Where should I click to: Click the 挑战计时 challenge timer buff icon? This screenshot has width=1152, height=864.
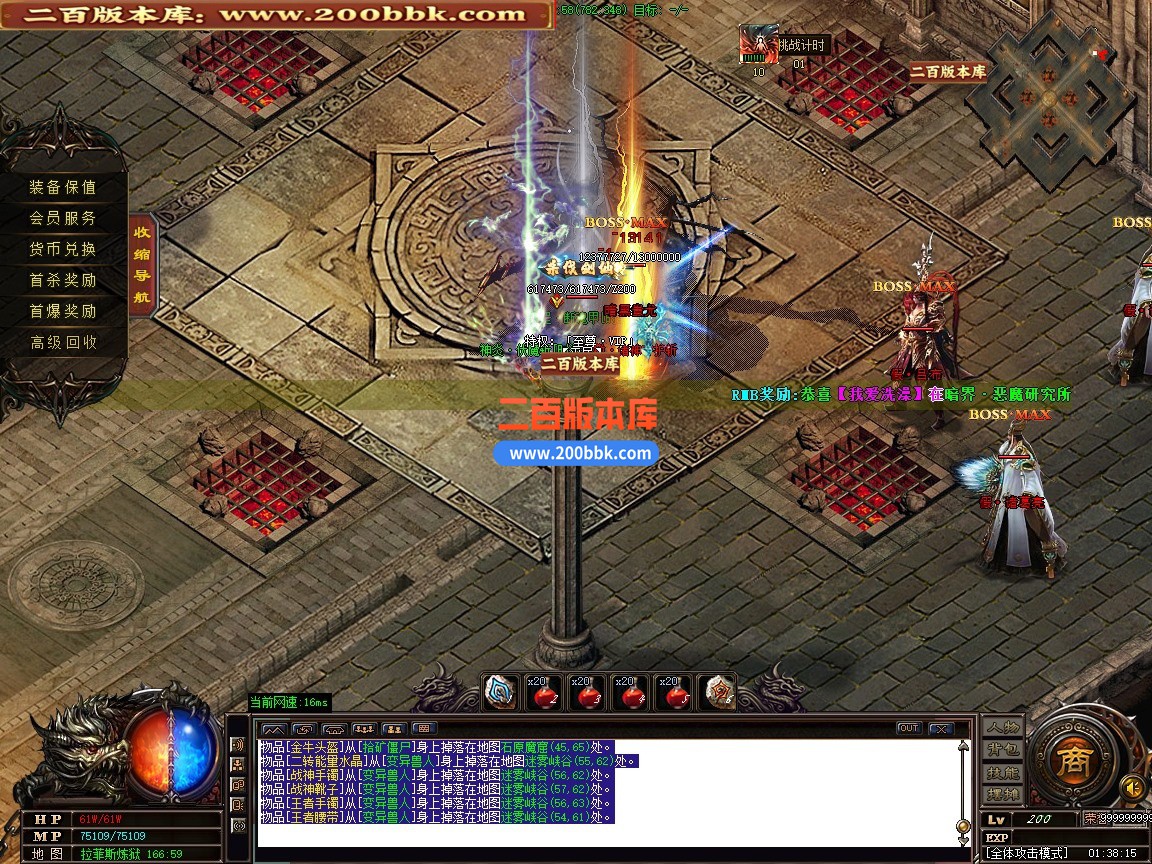click(758, 45)
